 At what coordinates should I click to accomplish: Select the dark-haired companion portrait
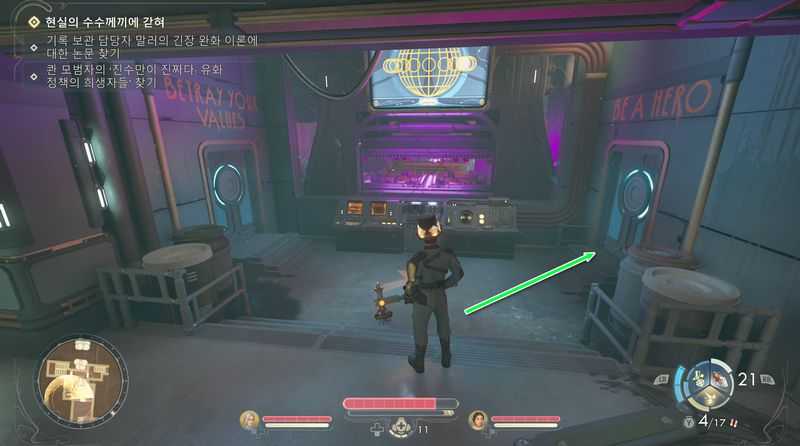click(x=478, y=419)
